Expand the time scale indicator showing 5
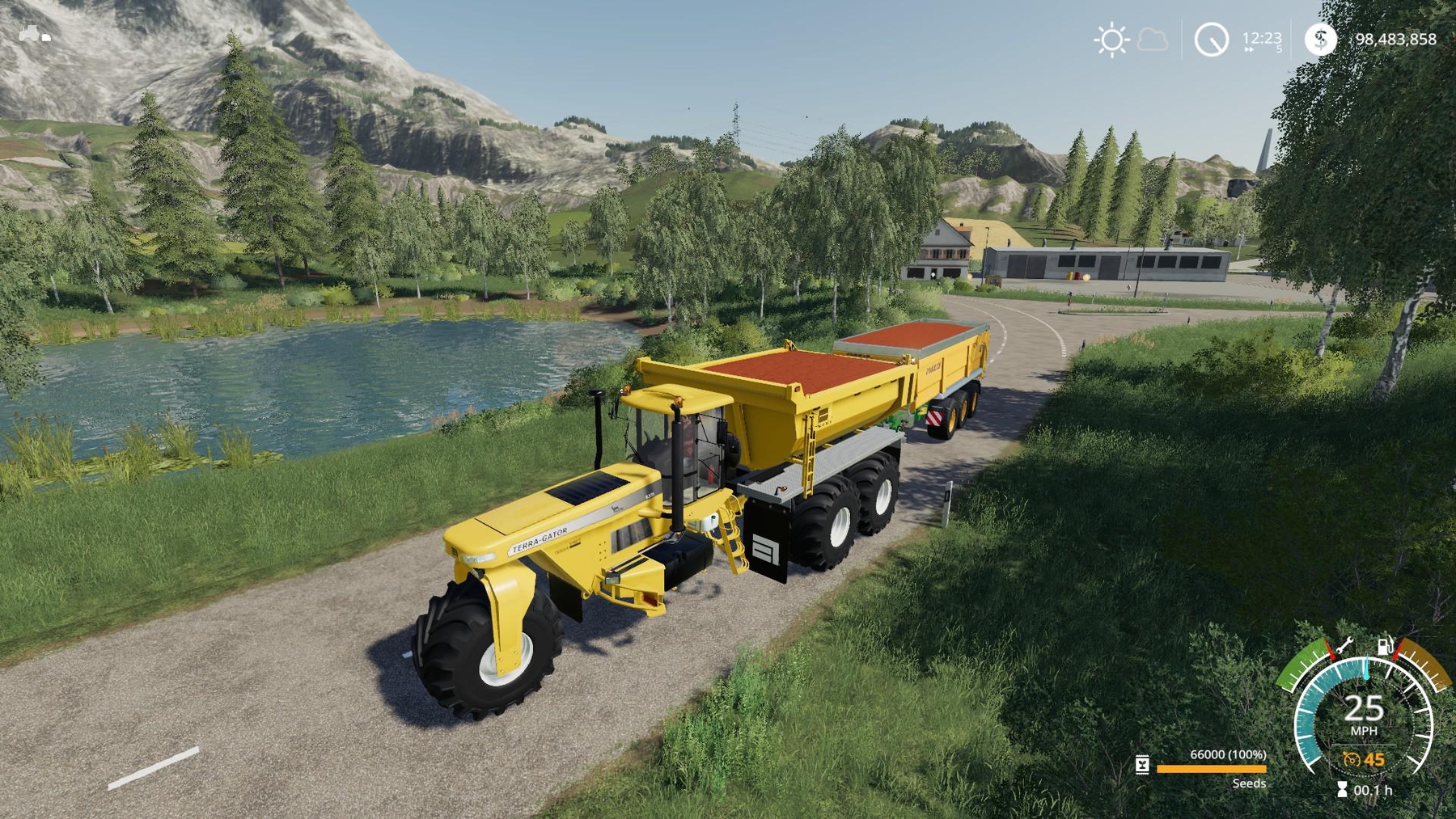The height and width of the screenshot is (819, 1456). (x=1279, y=49)
